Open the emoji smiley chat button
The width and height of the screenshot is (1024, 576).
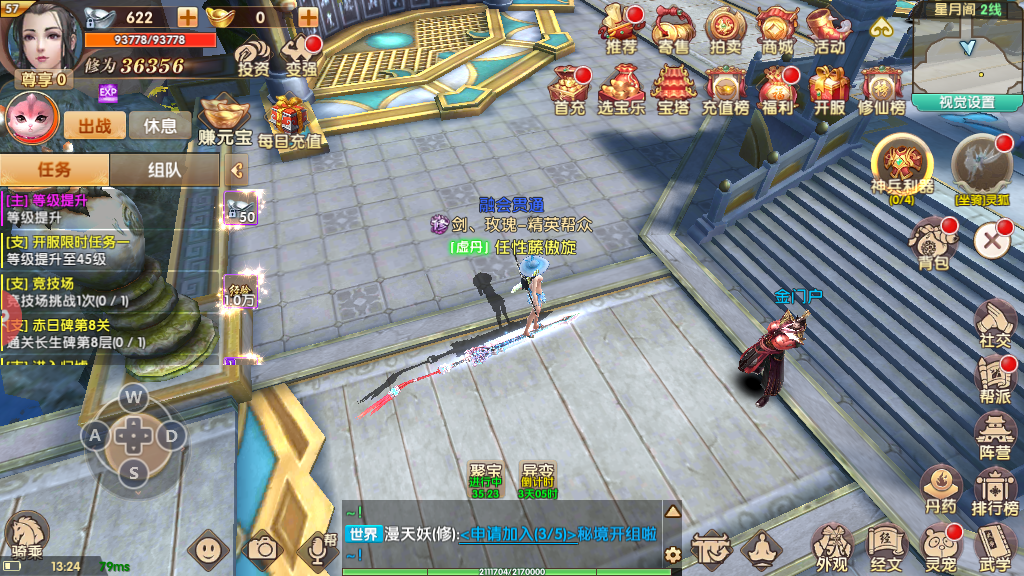[x=208, y=548]
